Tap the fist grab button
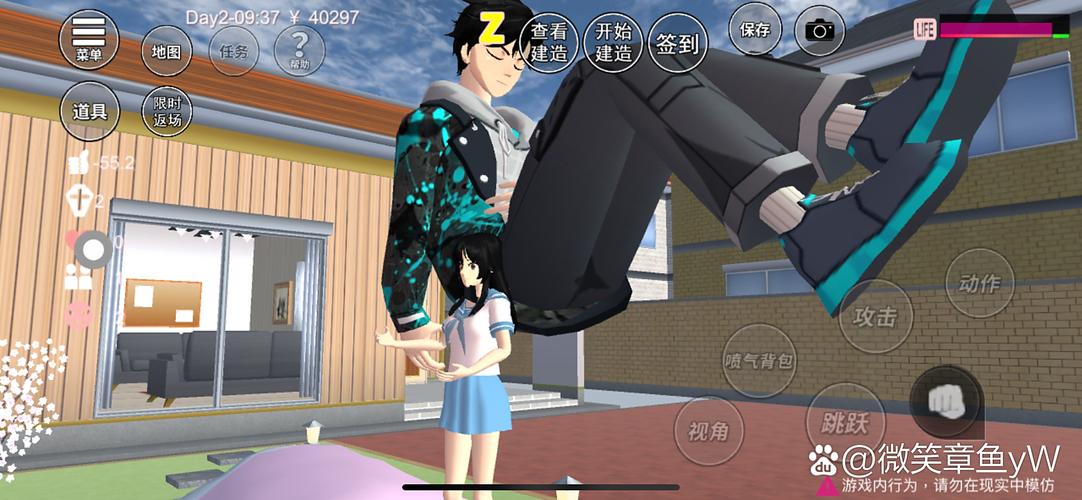Screen dimensions: 1082x500 (x=946, y=400)
